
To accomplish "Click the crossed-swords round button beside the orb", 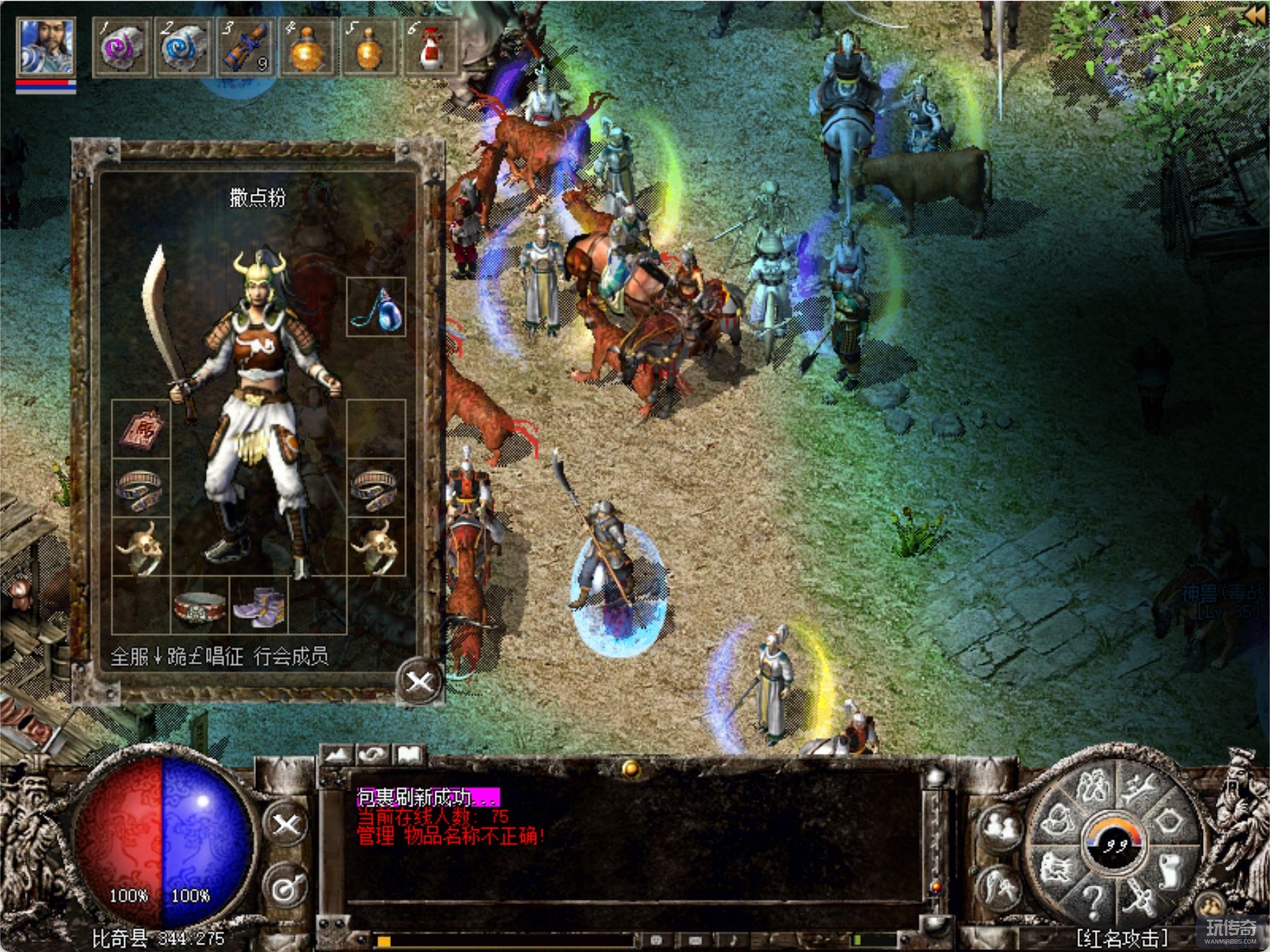I will pos(286,824).
